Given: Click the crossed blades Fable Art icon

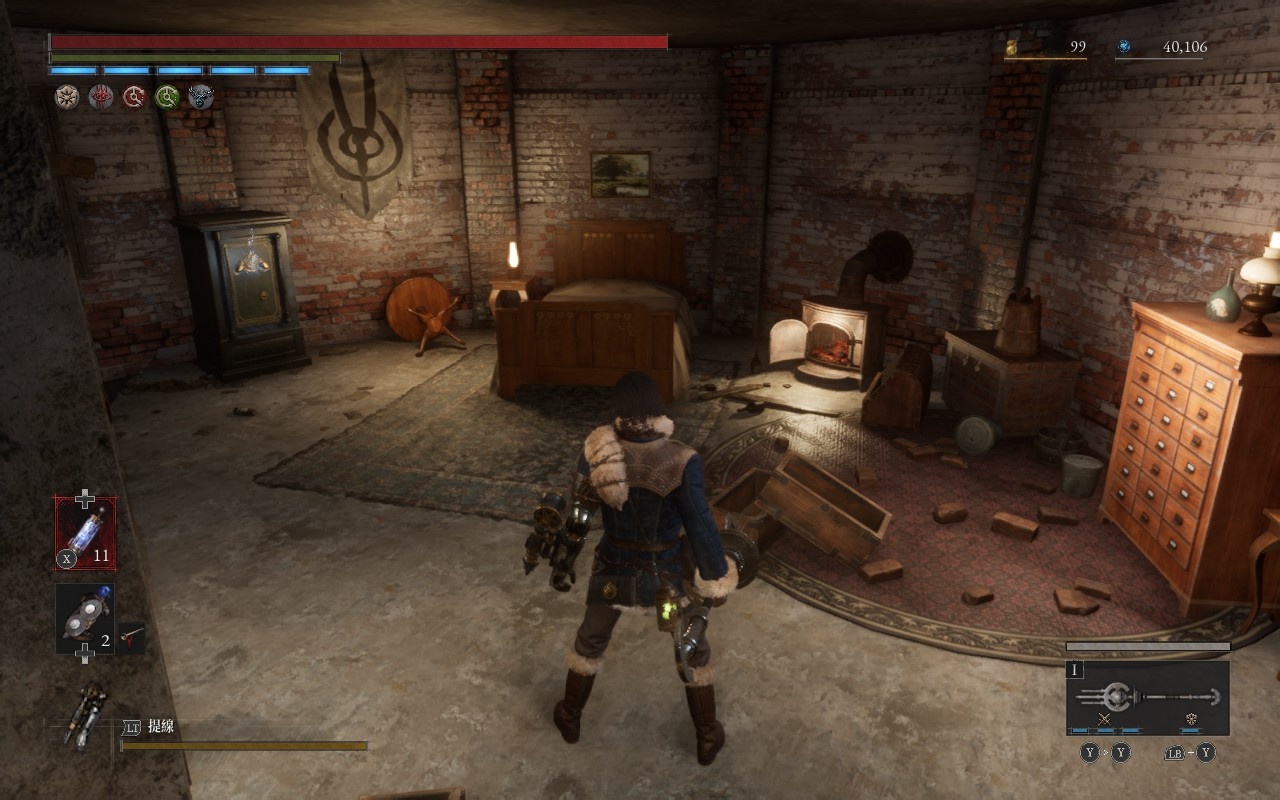Looking at the screenshot, I should click(1105, 719).
